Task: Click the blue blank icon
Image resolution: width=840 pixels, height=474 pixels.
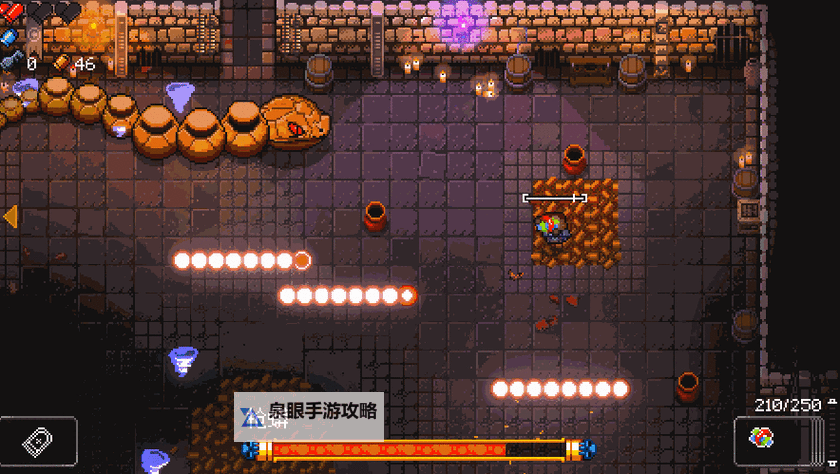Action: coord(10,36)
